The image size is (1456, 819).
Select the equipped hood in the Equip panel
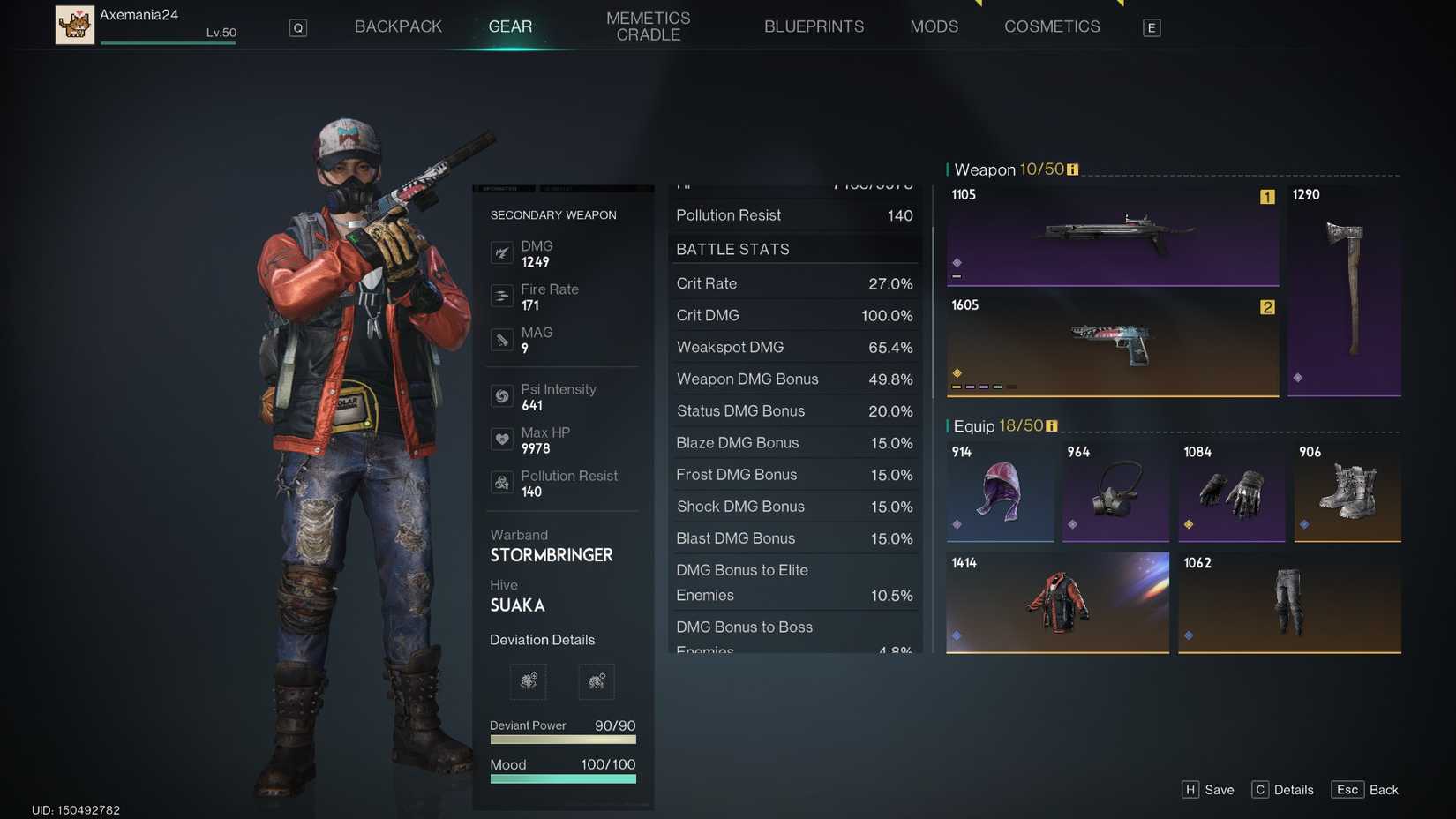click(998, 492)
